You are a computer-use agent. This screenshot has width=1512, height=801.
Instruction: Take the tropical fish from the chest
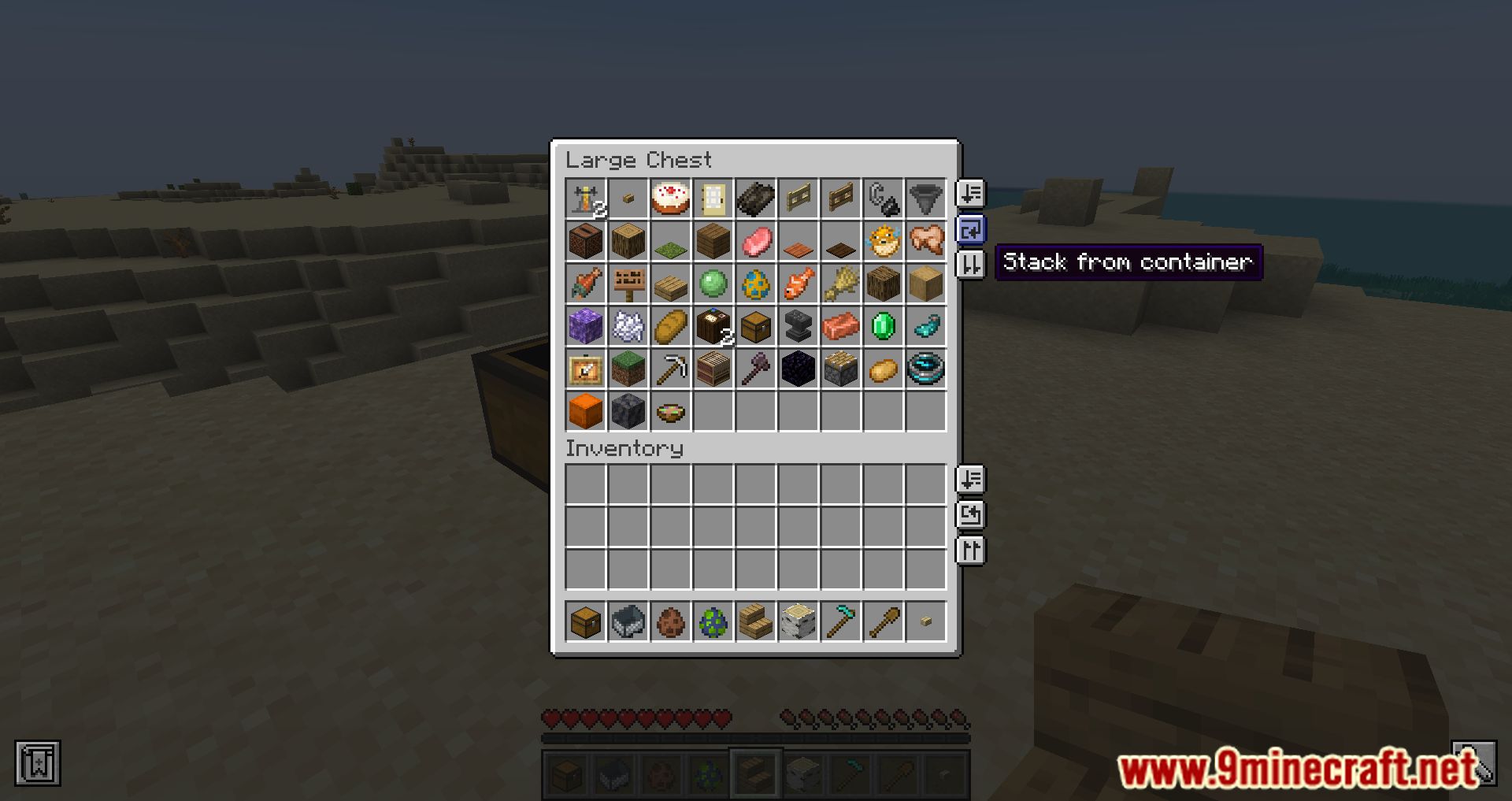798,284
